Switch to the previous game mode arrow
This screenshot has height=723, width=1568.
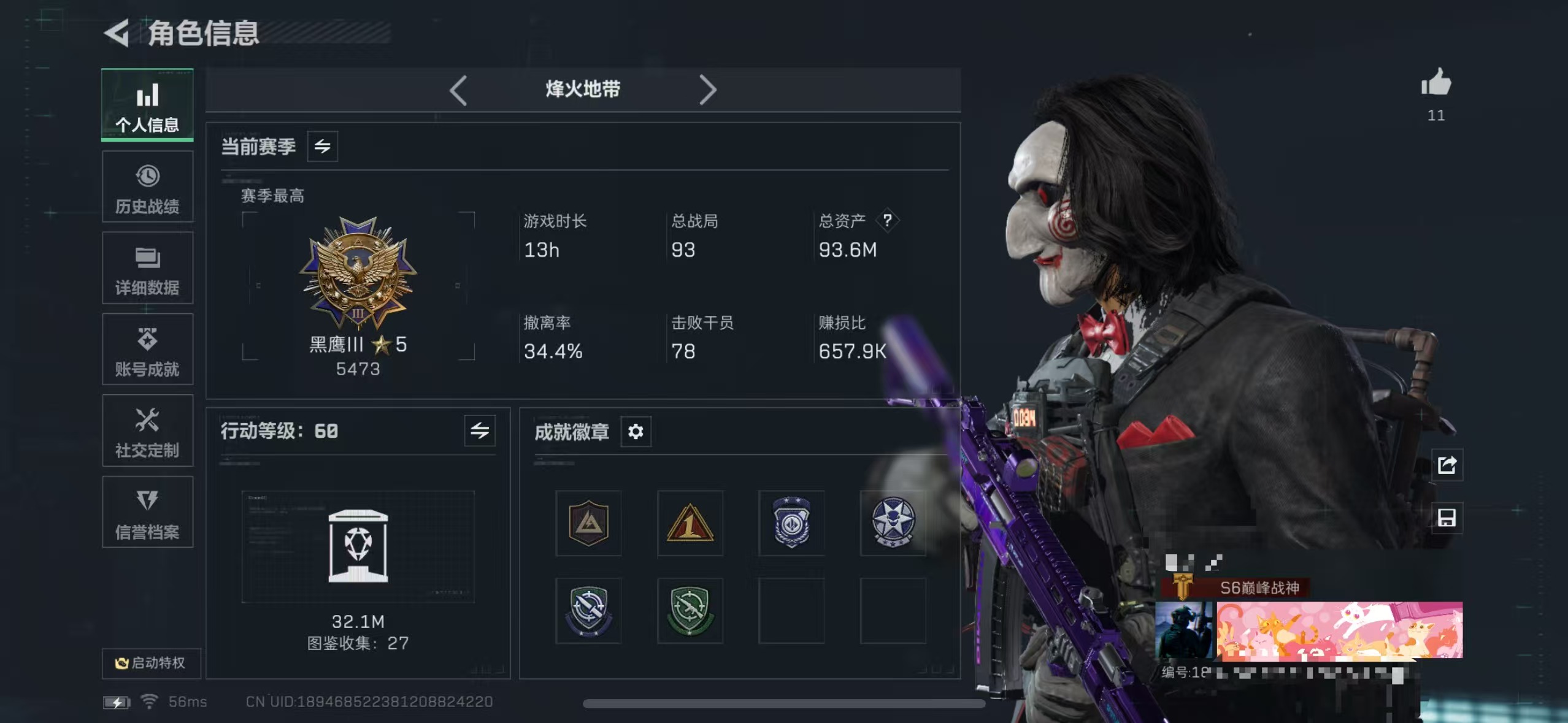[458, 90]
